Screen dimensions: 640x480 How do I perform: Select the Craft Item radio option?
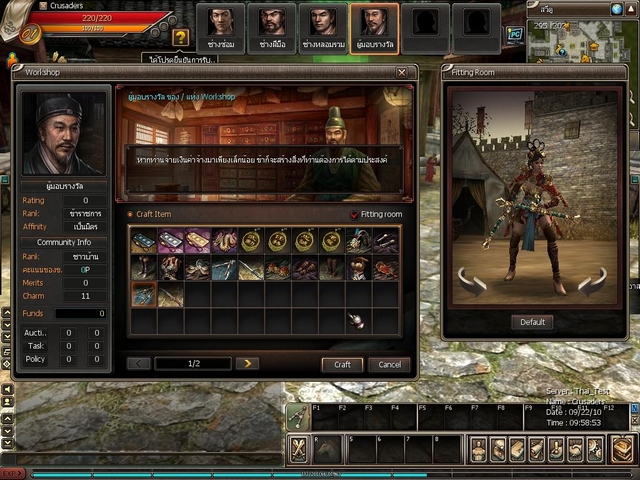(x=131, y=215)
